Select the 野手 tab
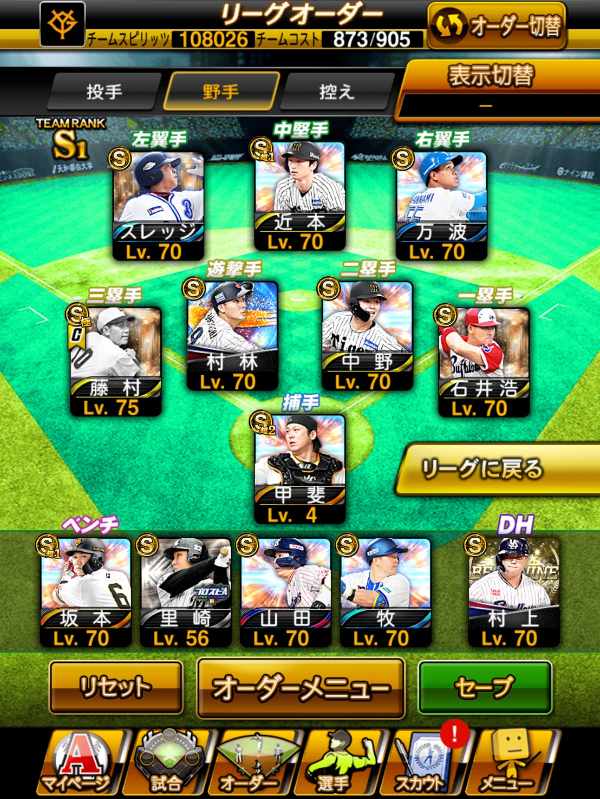Image resolution: width=600 pixels, height=799 pixels. [221, 92]
